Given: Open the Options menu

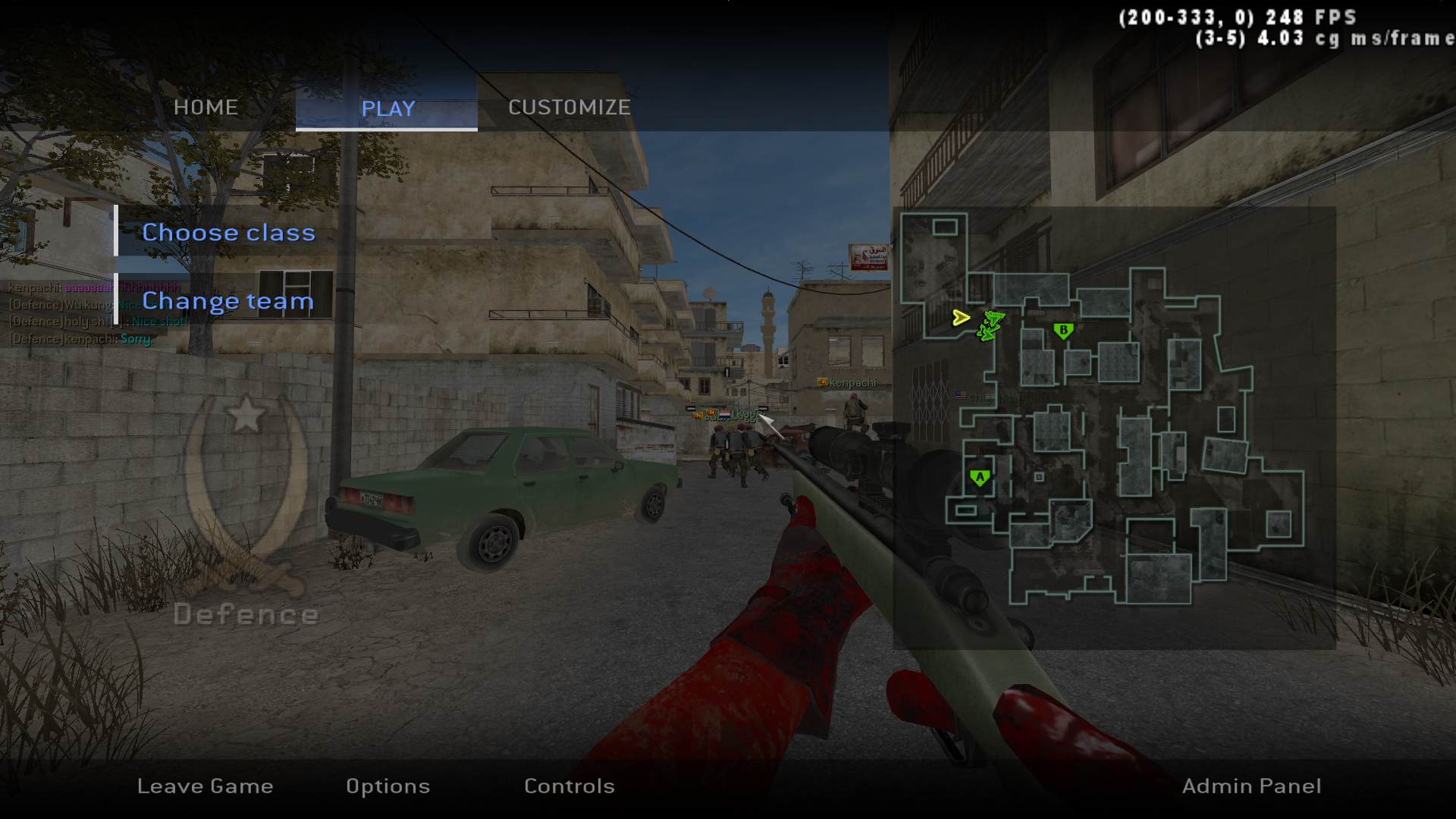Looking at the screenshot, I should 388,786.
